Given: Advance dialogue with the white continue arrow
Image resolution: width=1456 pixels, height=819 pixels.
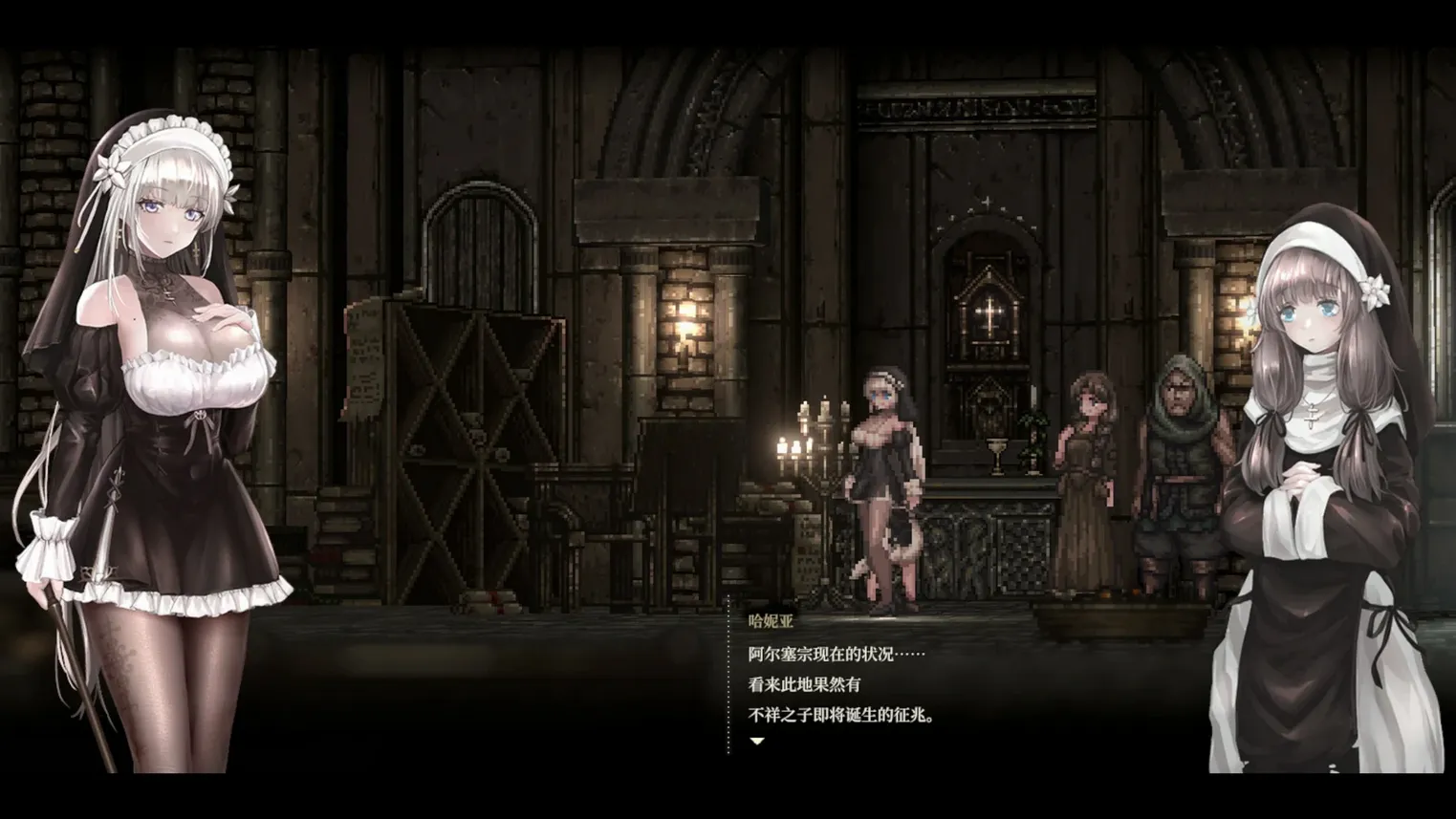Looking at the screenshot, I should pos(757,741).
